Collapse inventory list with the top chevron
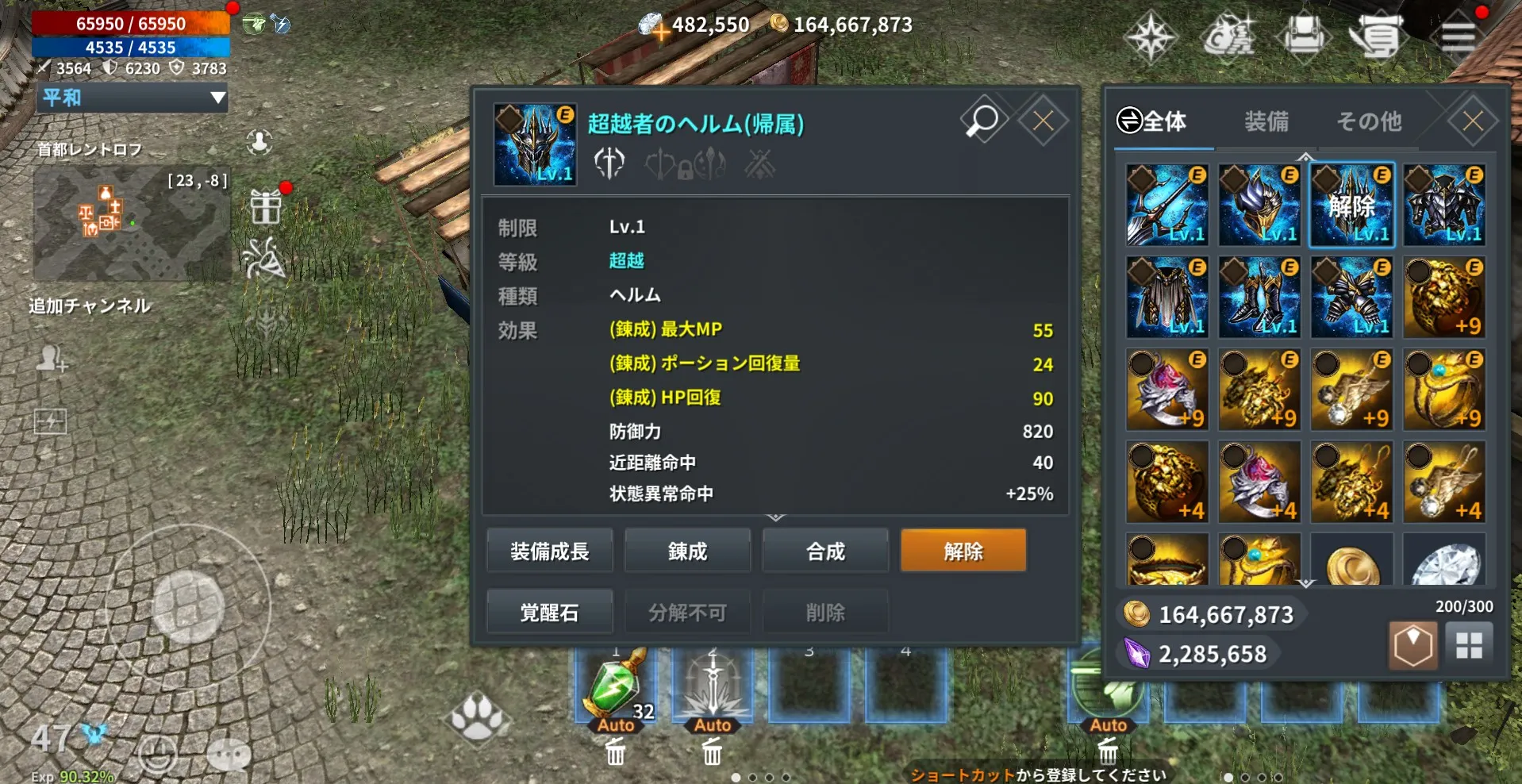Viewport: 1522px width, 784px height. coord(1306,157)
